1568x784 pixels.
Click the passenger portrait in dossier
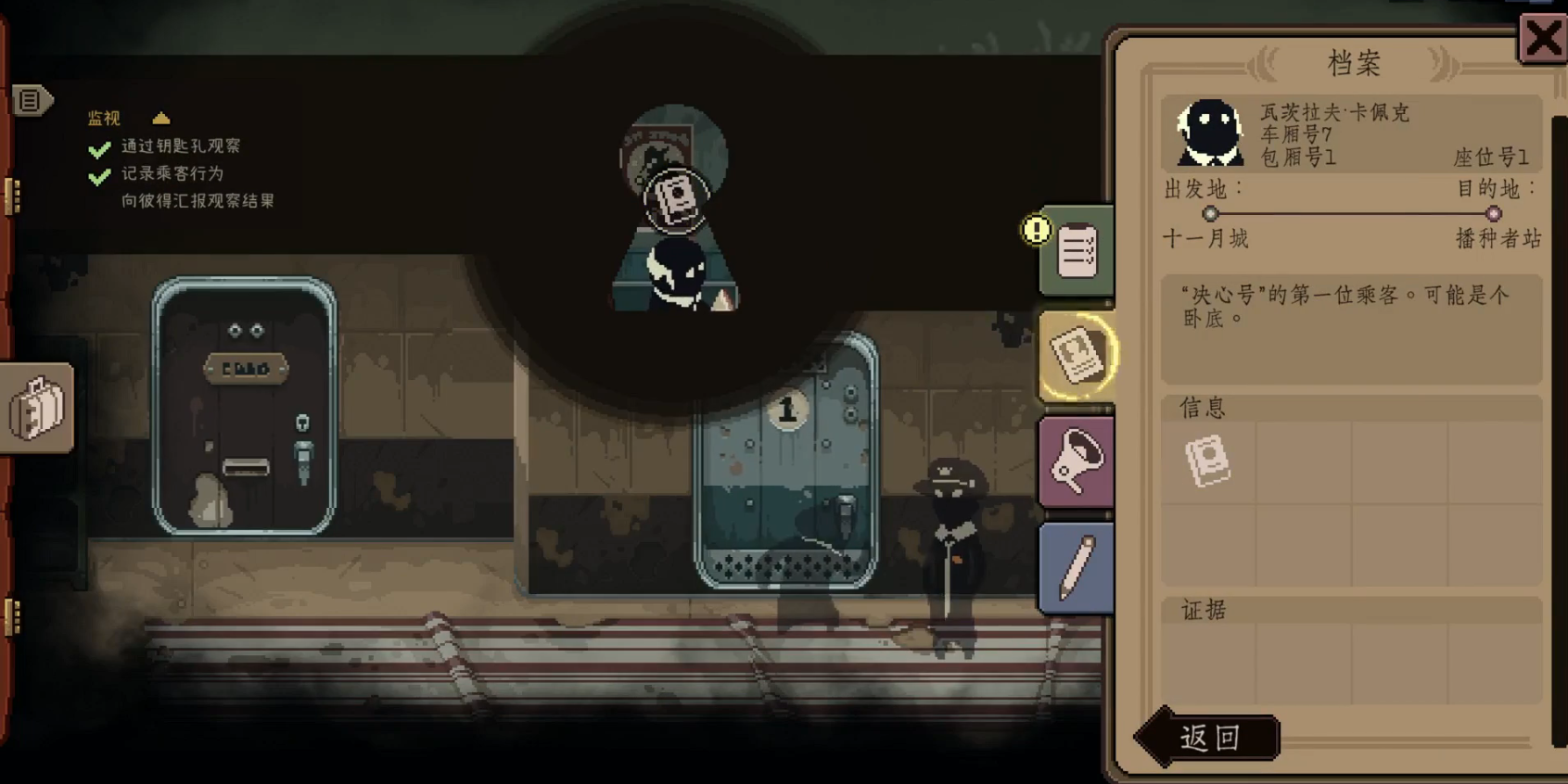click(x=1209, y=133)
